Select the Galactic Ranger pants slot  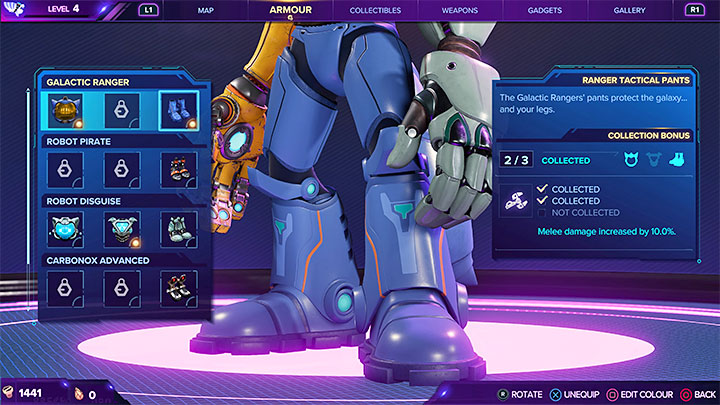[179, 111]
